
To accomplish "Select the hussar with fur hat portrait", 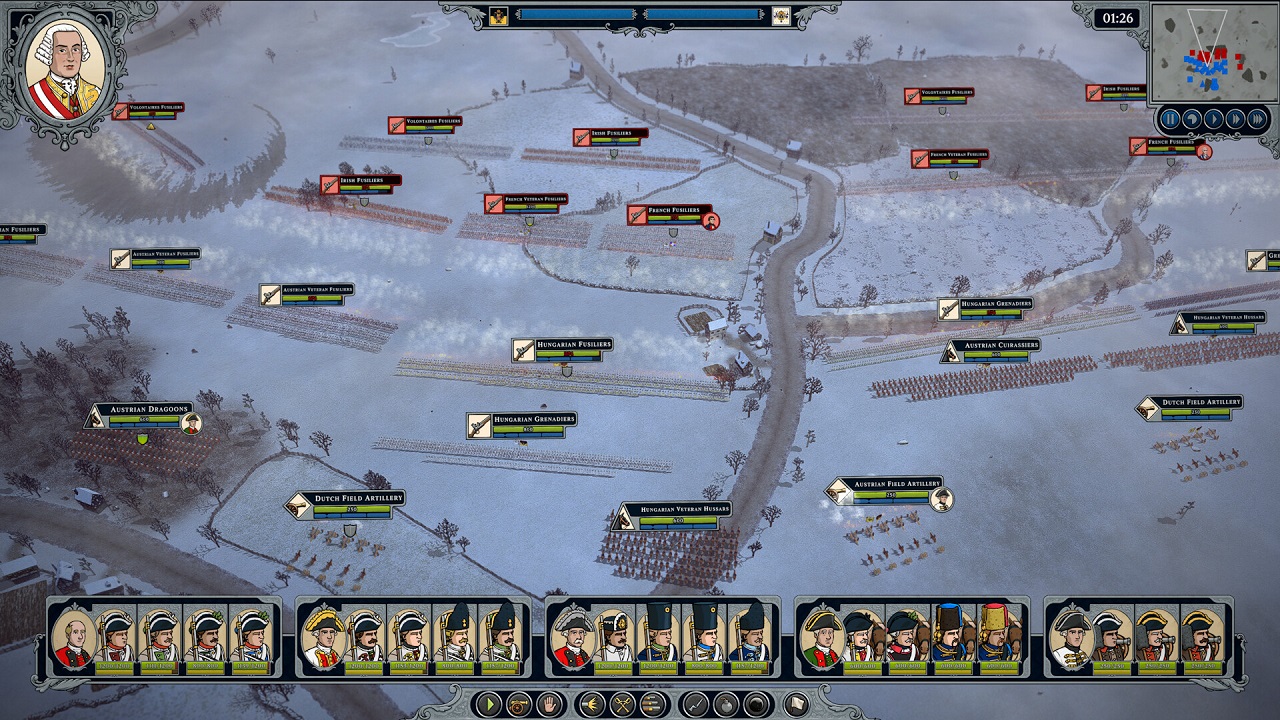I will pyautogui.click(x=950, y=635).
